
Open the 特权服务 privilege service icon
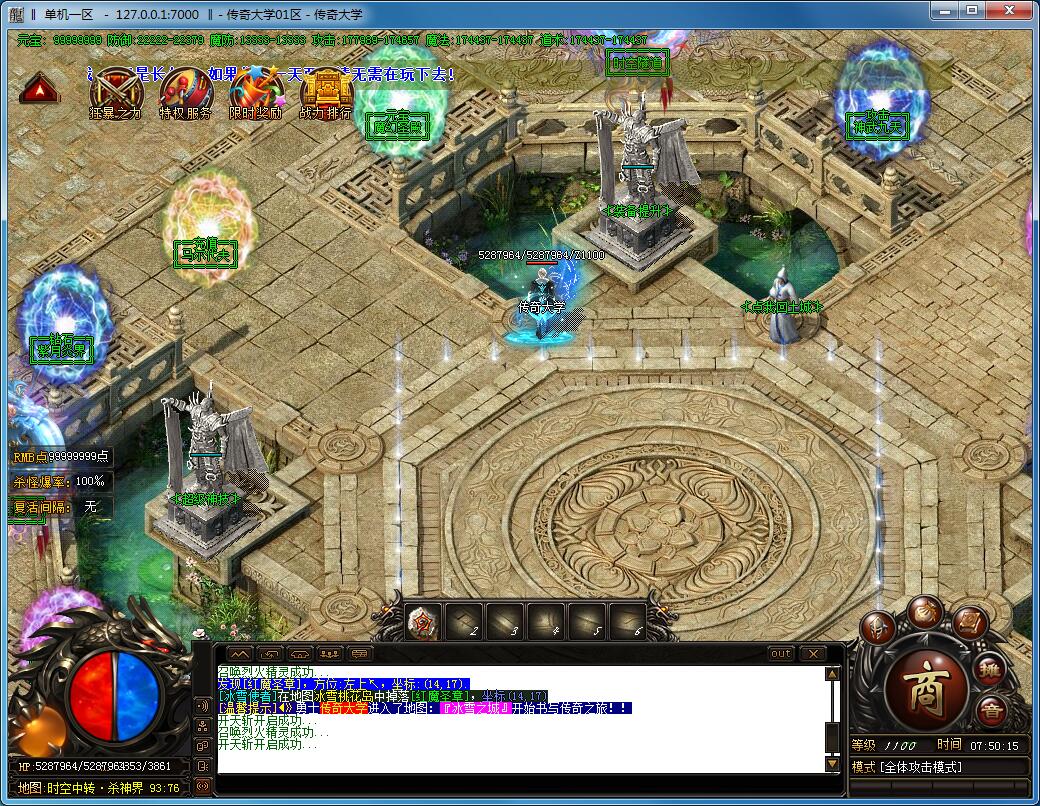[186, 90]
